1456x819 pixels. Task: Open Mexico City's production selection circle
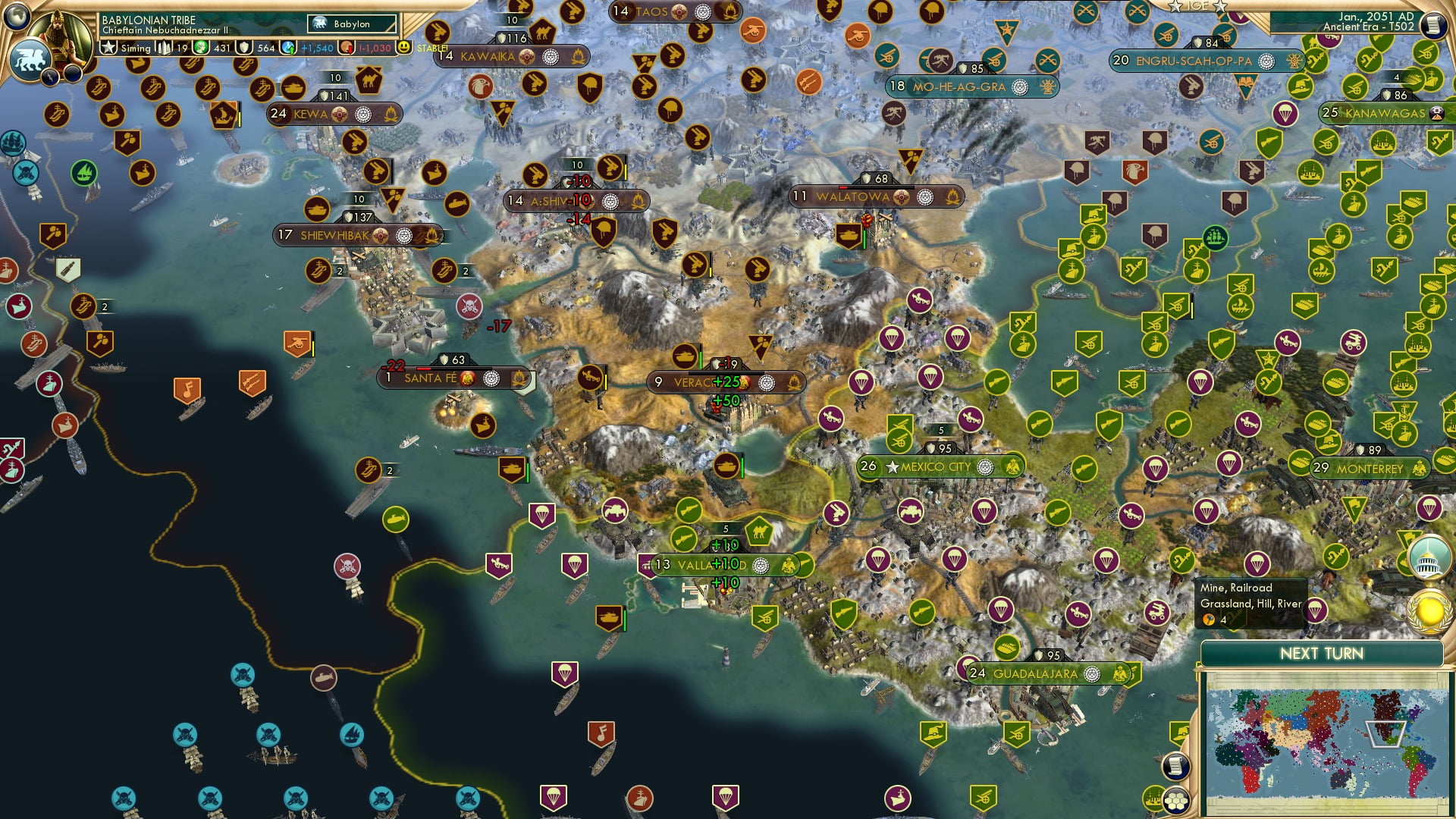[x=984, y=467]
